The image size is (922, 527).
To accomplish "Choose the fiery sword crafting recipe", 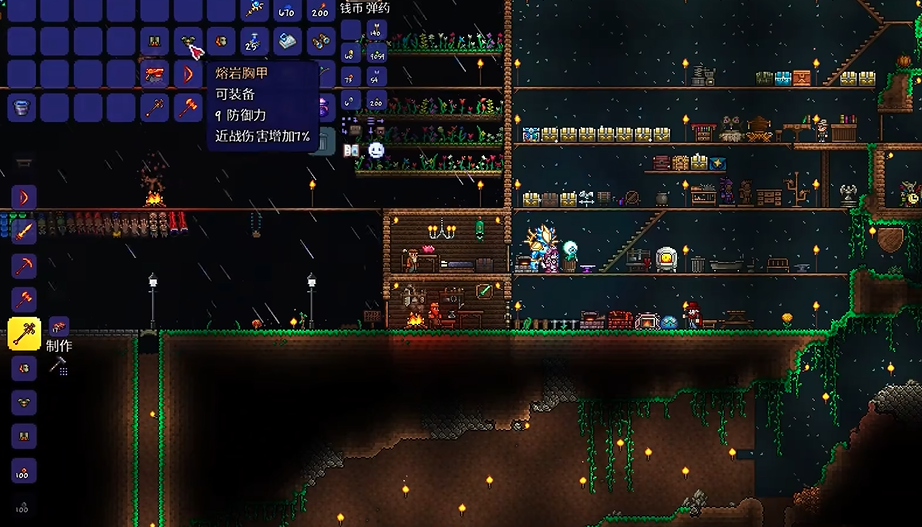I will (x=23, y=231).
